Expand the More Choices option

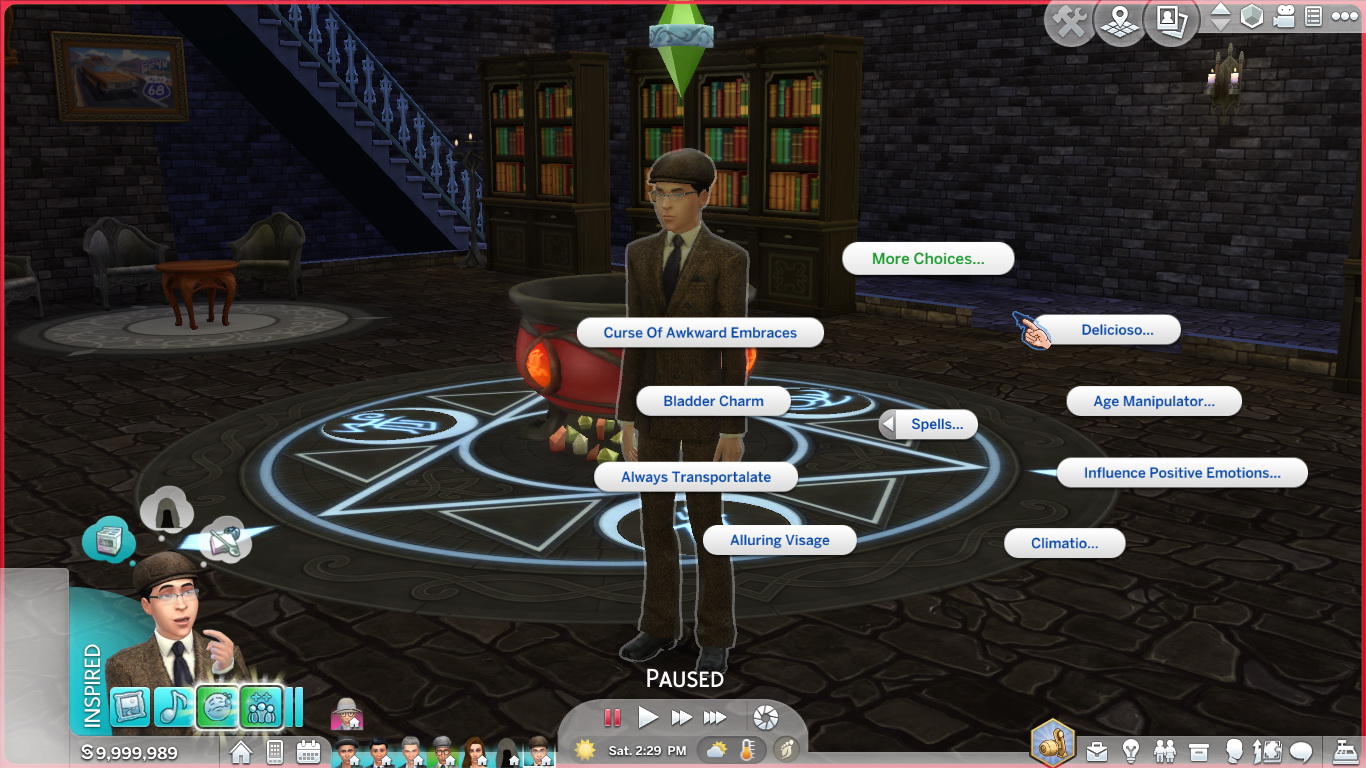[927, 258]
